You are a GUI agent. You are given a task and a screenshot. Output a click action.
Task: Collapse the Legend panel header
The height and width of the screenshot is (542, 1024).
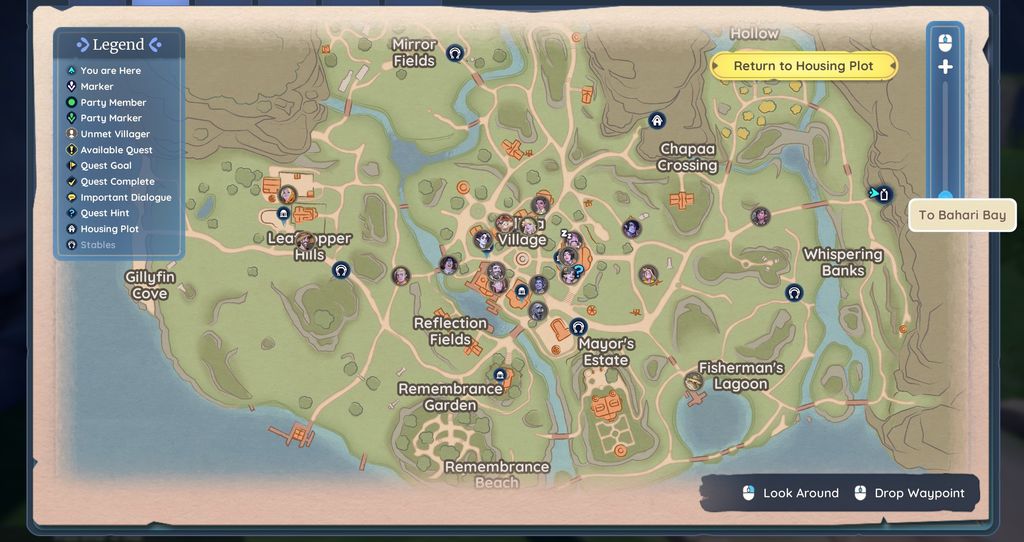pyautogui.click(x=118, y=45)
